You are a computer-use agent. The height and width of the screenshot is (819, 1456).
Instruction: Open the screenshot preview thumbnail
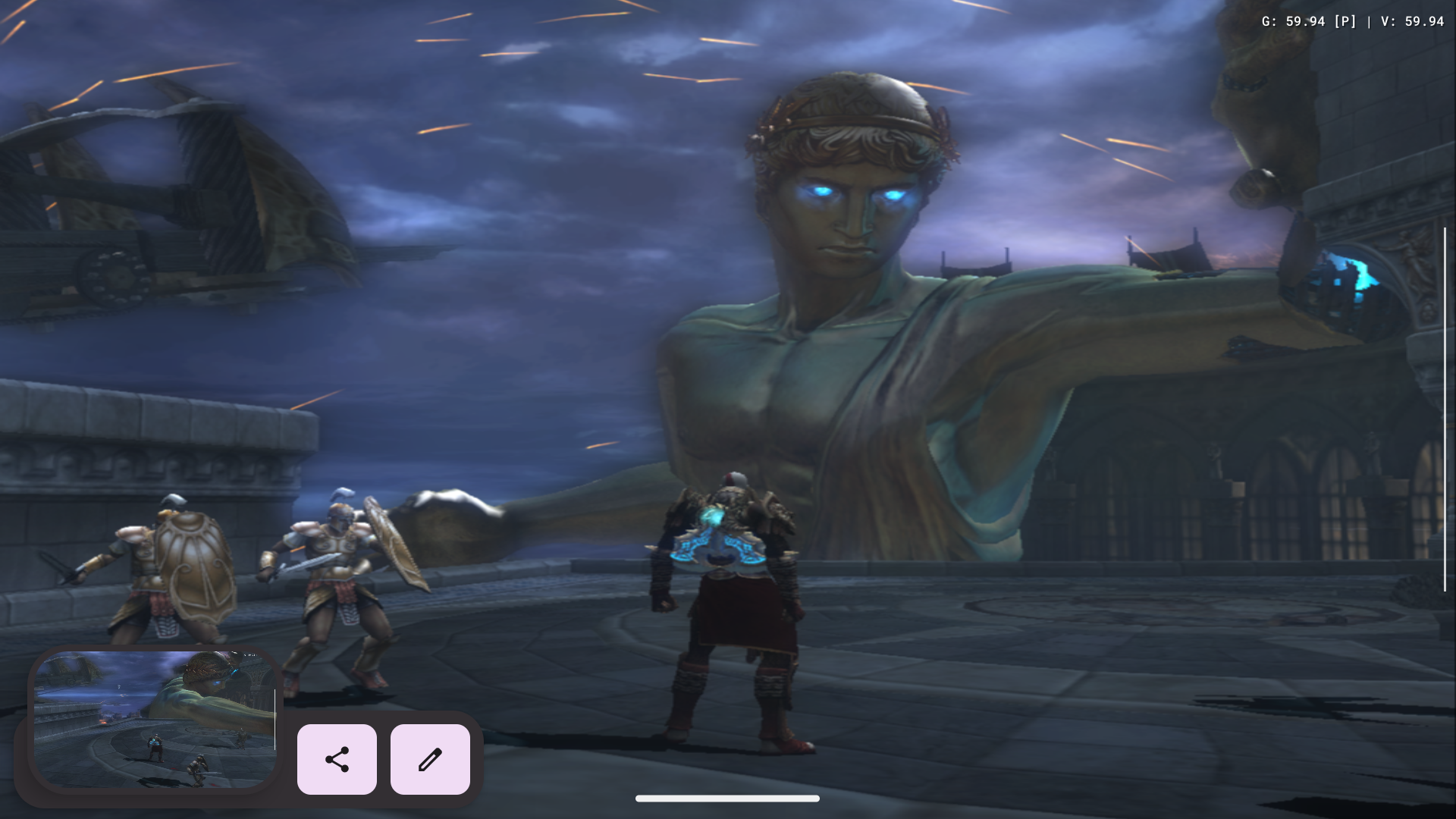155,718
